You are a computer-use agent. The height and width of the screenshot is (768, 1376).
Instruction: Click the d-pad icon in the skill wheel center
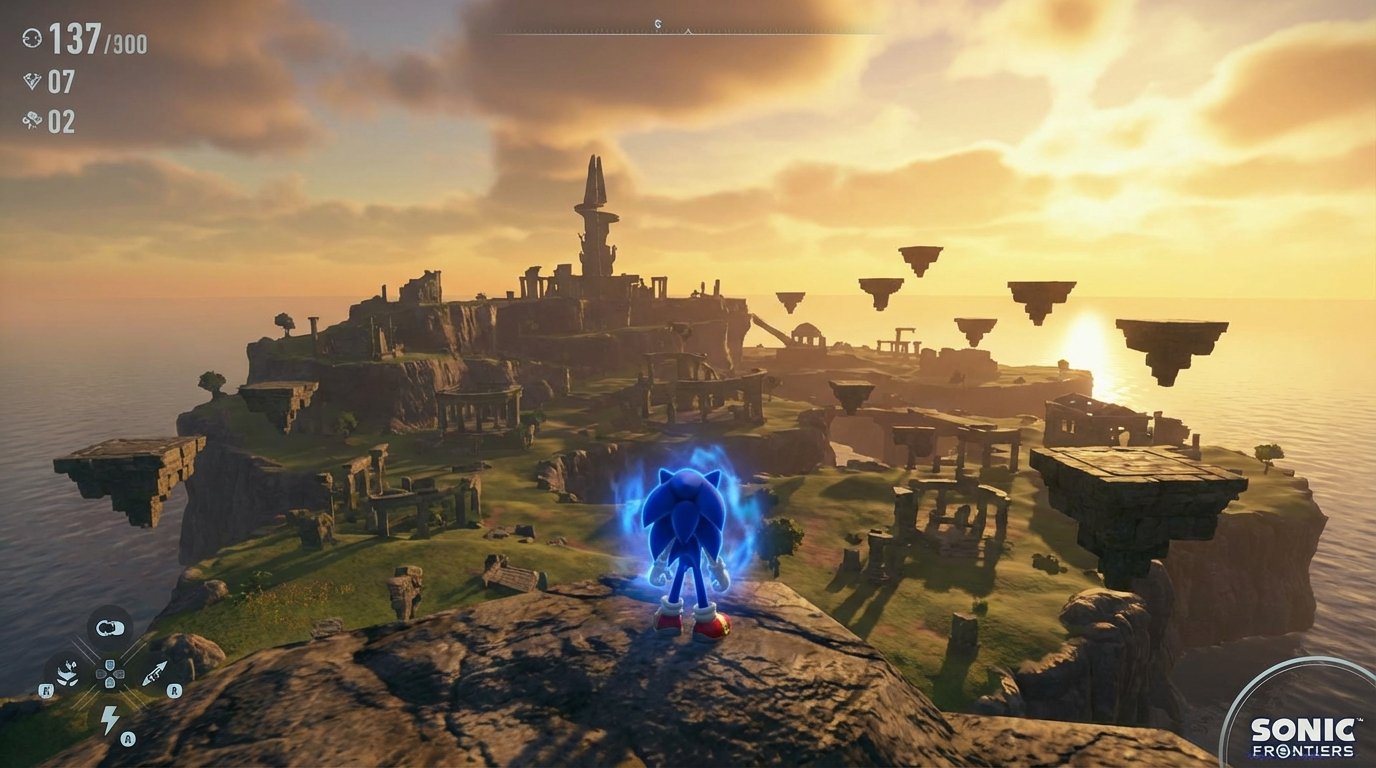pyautogui.click(x=110, y=674)
